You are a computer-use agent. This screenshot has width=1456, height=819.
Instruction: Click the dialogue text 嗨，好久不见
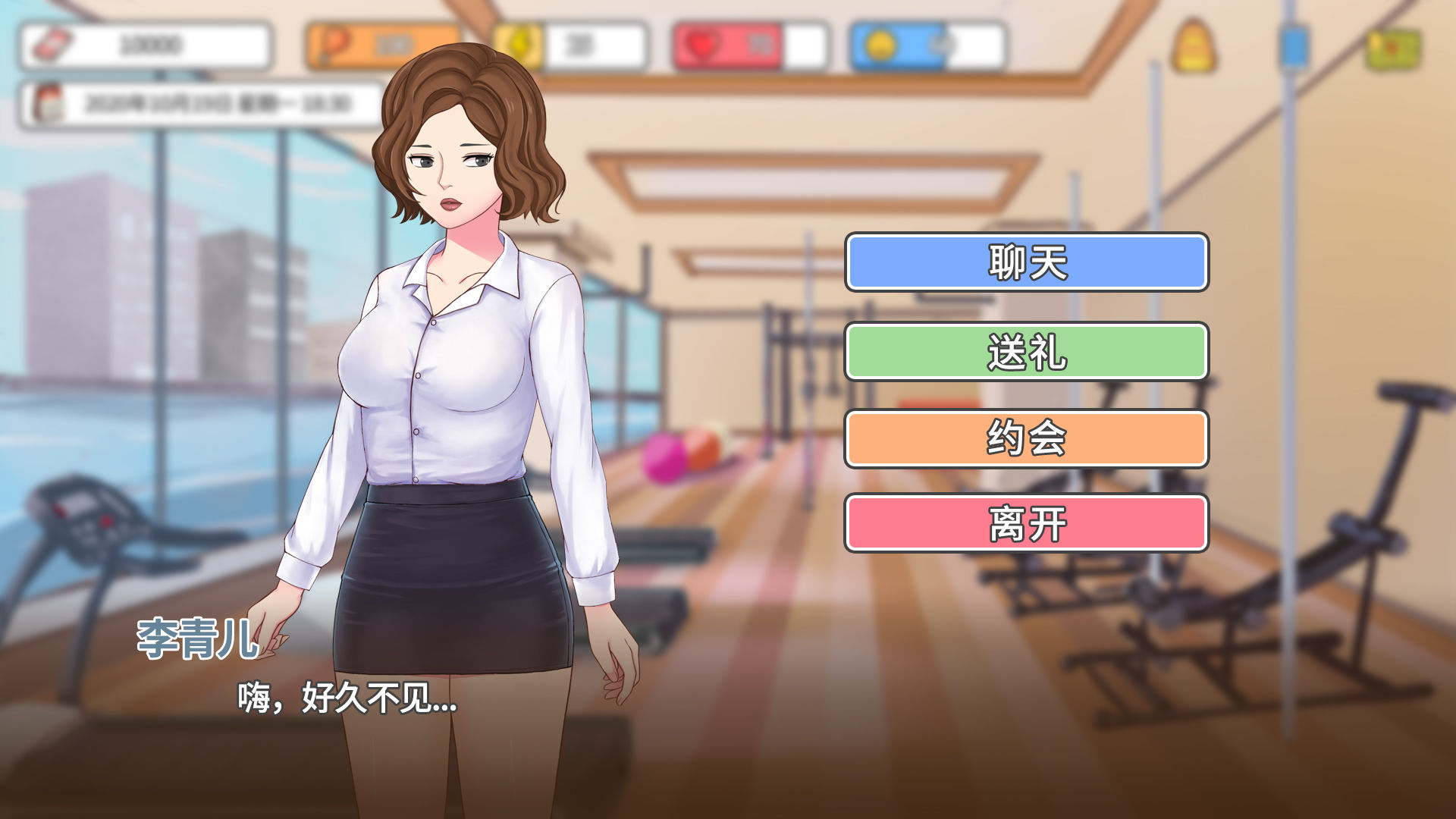click(345, 701)
